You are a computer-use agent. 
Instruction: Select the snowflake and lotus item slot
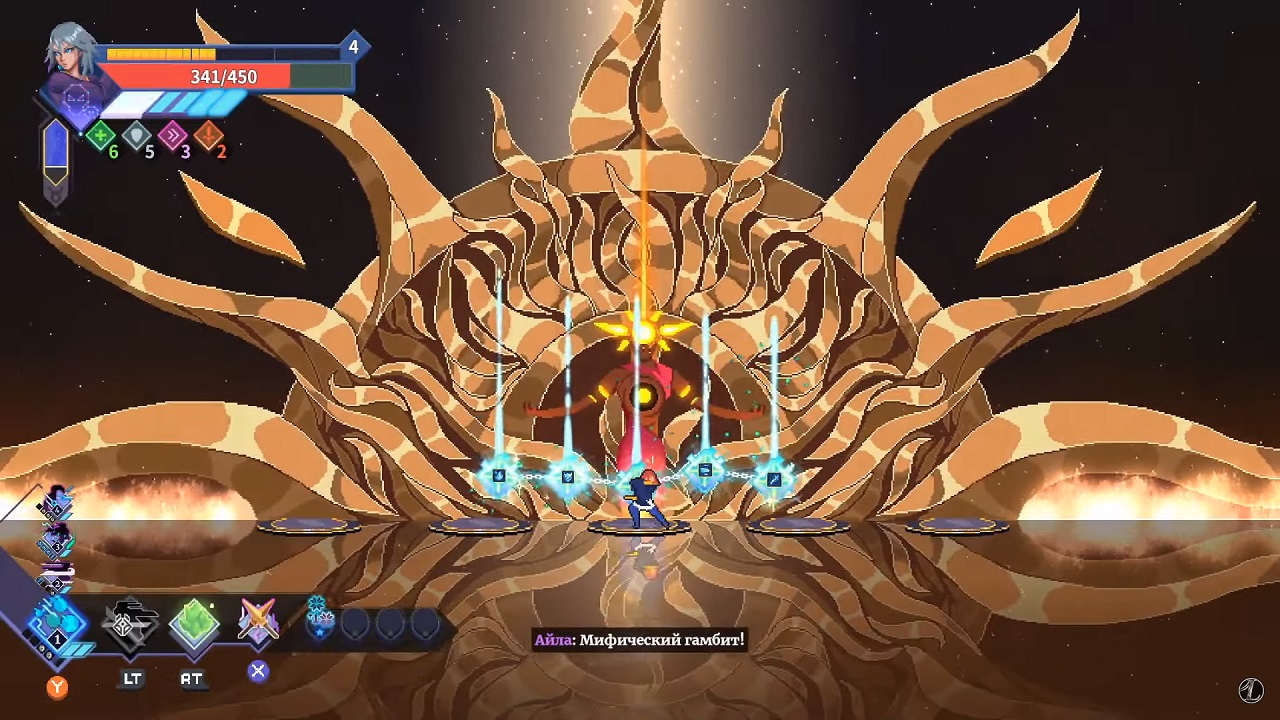pyautogui.click(x=319, y=620)
